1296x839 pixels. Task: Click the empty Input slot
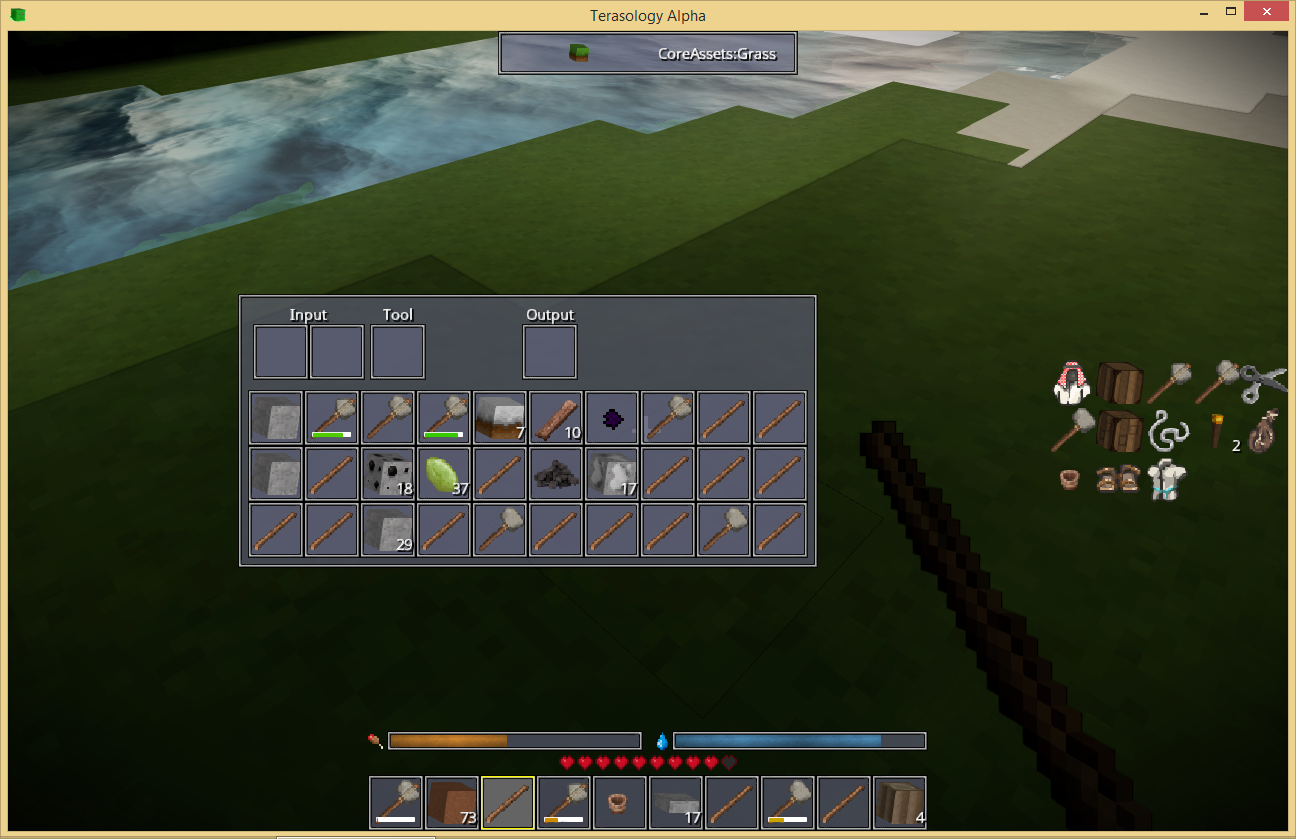coord(280,351)
